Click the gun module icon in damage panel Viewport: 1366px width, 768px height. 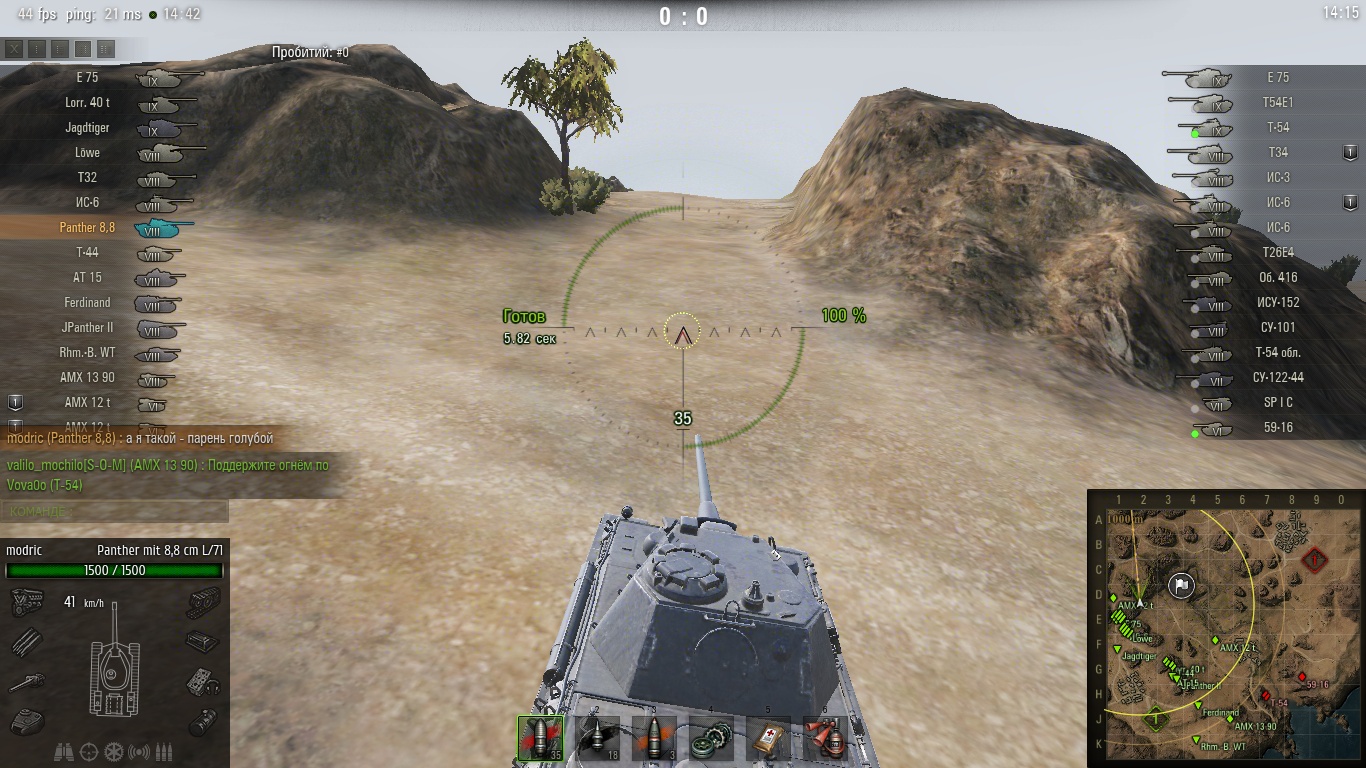point(26,682)
